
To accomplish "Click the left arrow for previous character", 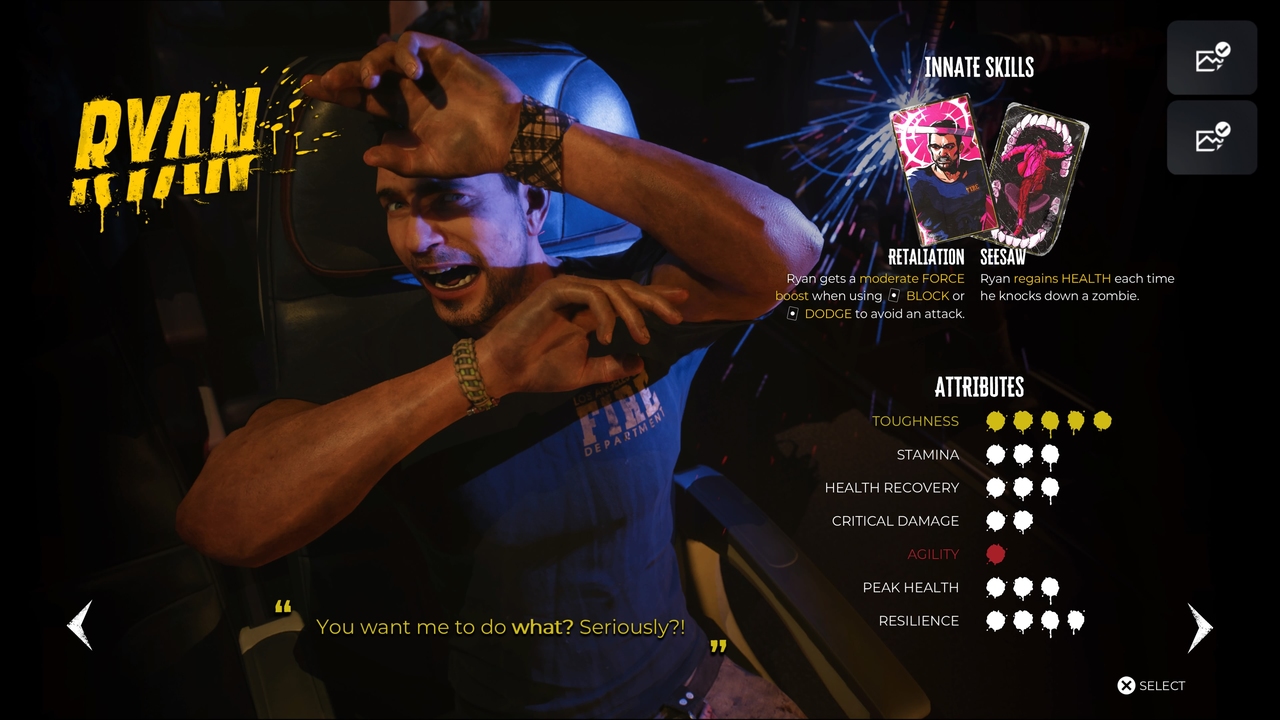I will 79,627.
